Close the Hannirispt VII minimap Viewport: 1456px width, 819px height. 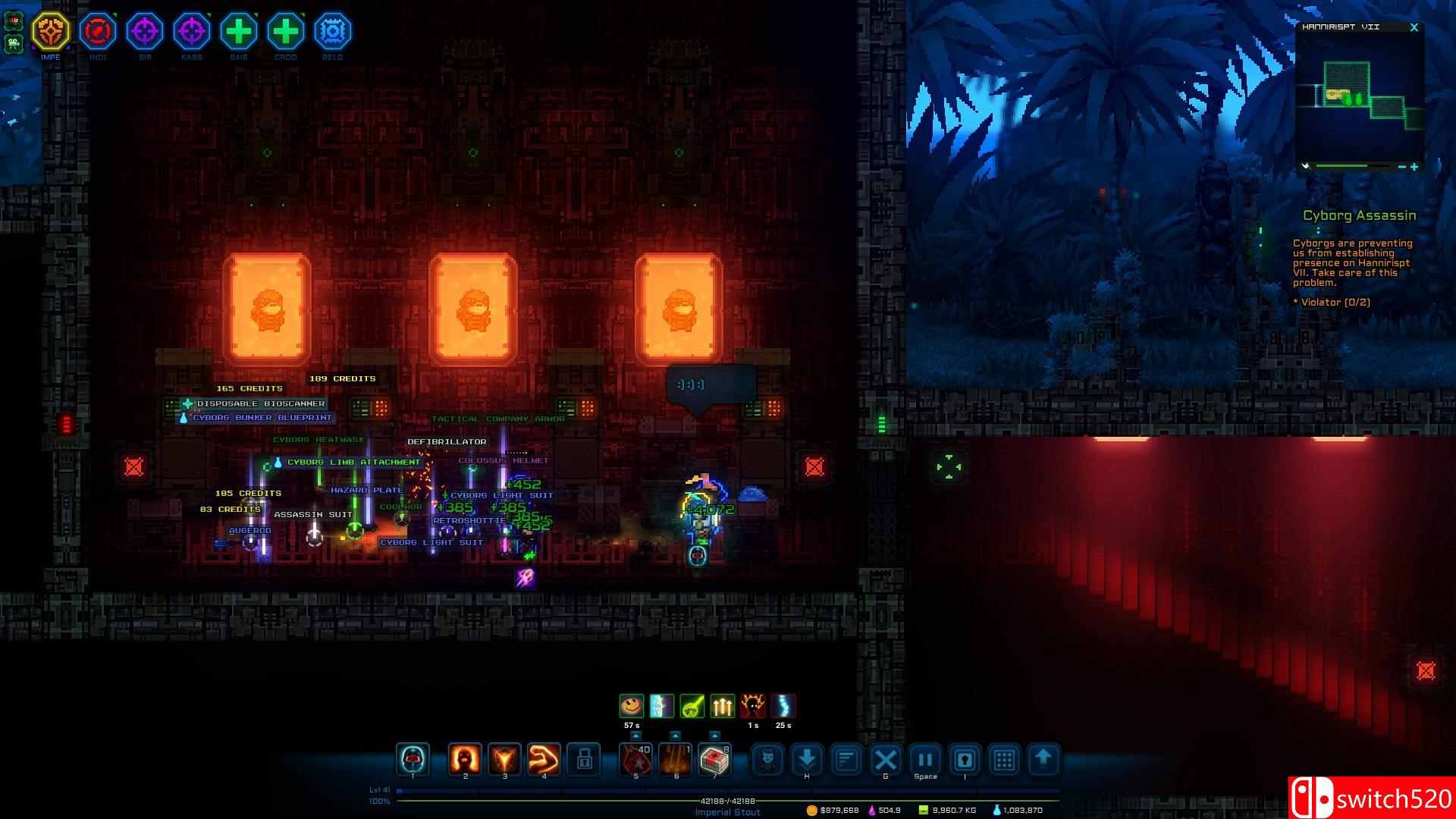[1414, 27]
